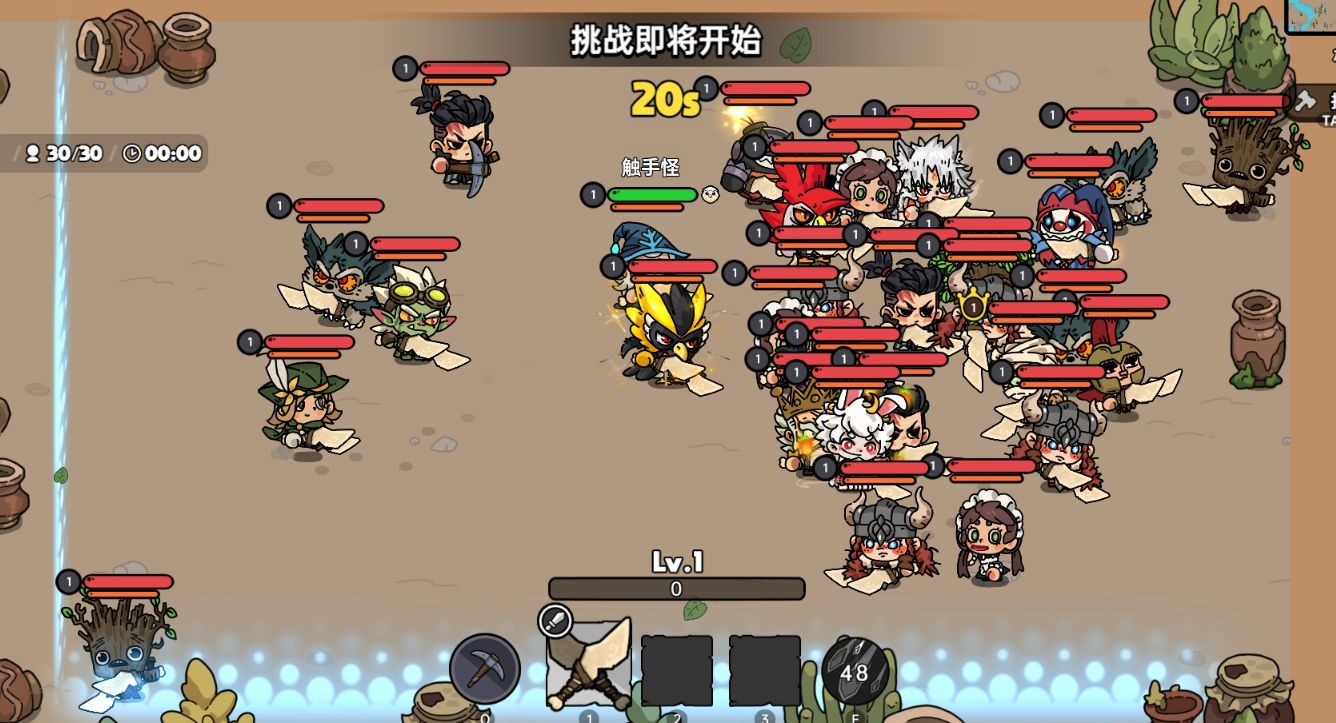Click the small sword badge above the dagger slot
1336x723 pixels.
(556, 623)
